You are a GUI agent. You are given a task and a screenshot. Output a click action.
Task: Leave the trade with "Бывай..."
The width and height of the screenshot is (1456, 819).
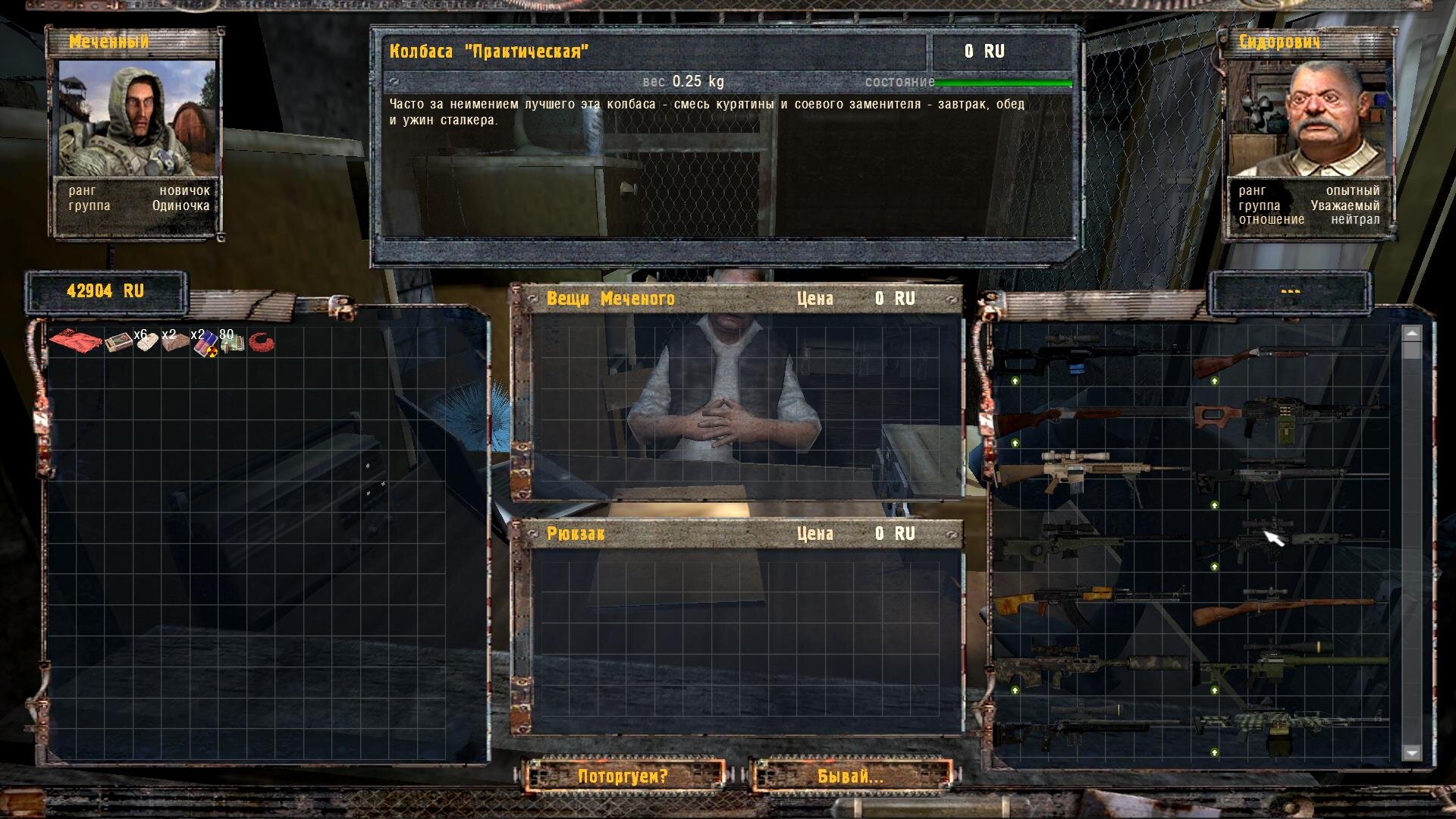click(850, 776)
